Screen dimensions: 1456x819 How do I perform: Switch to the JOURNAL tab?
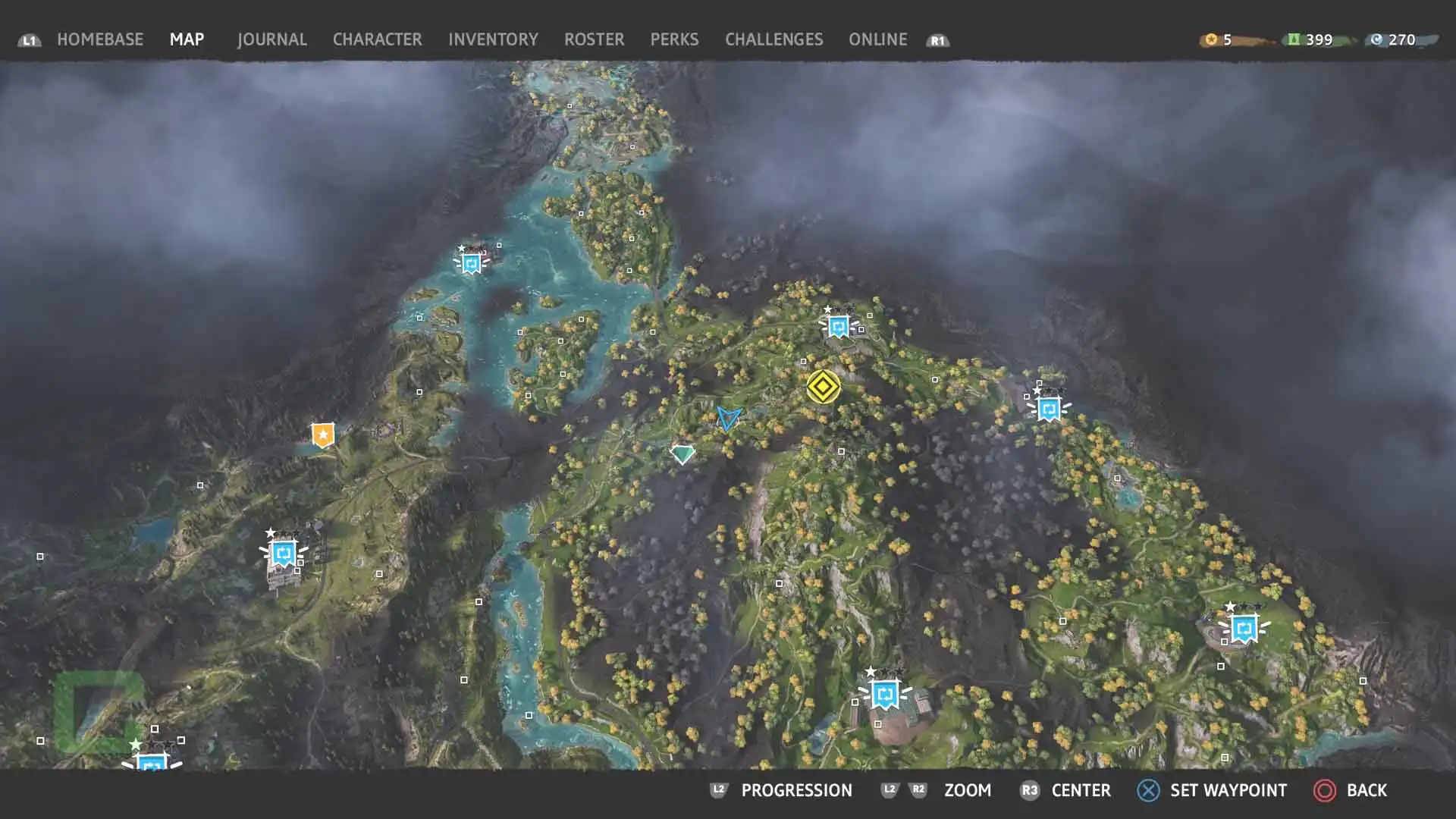point(271,39)
